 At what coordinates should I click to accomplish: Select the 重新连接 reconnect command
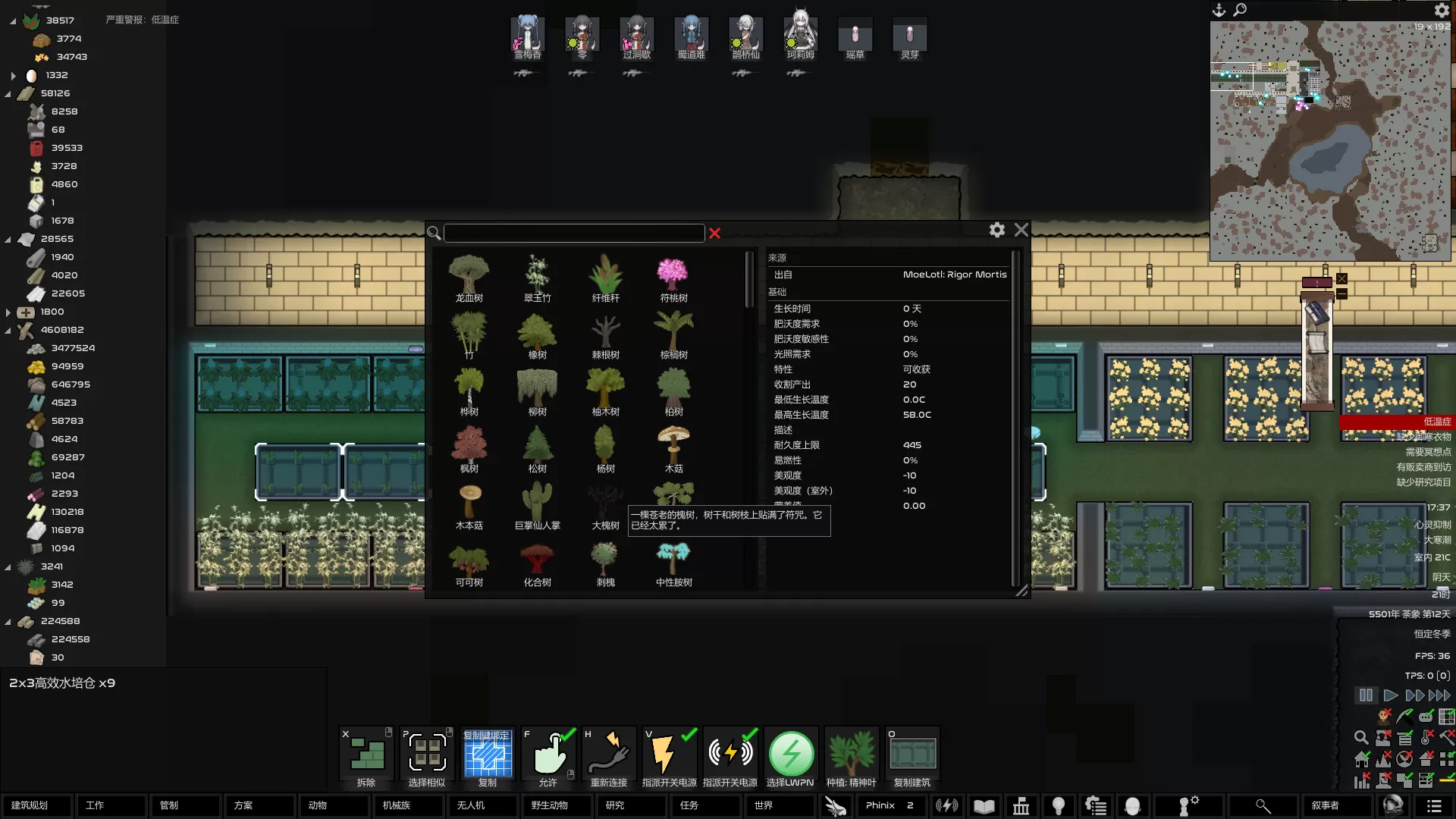pos(609,757)
